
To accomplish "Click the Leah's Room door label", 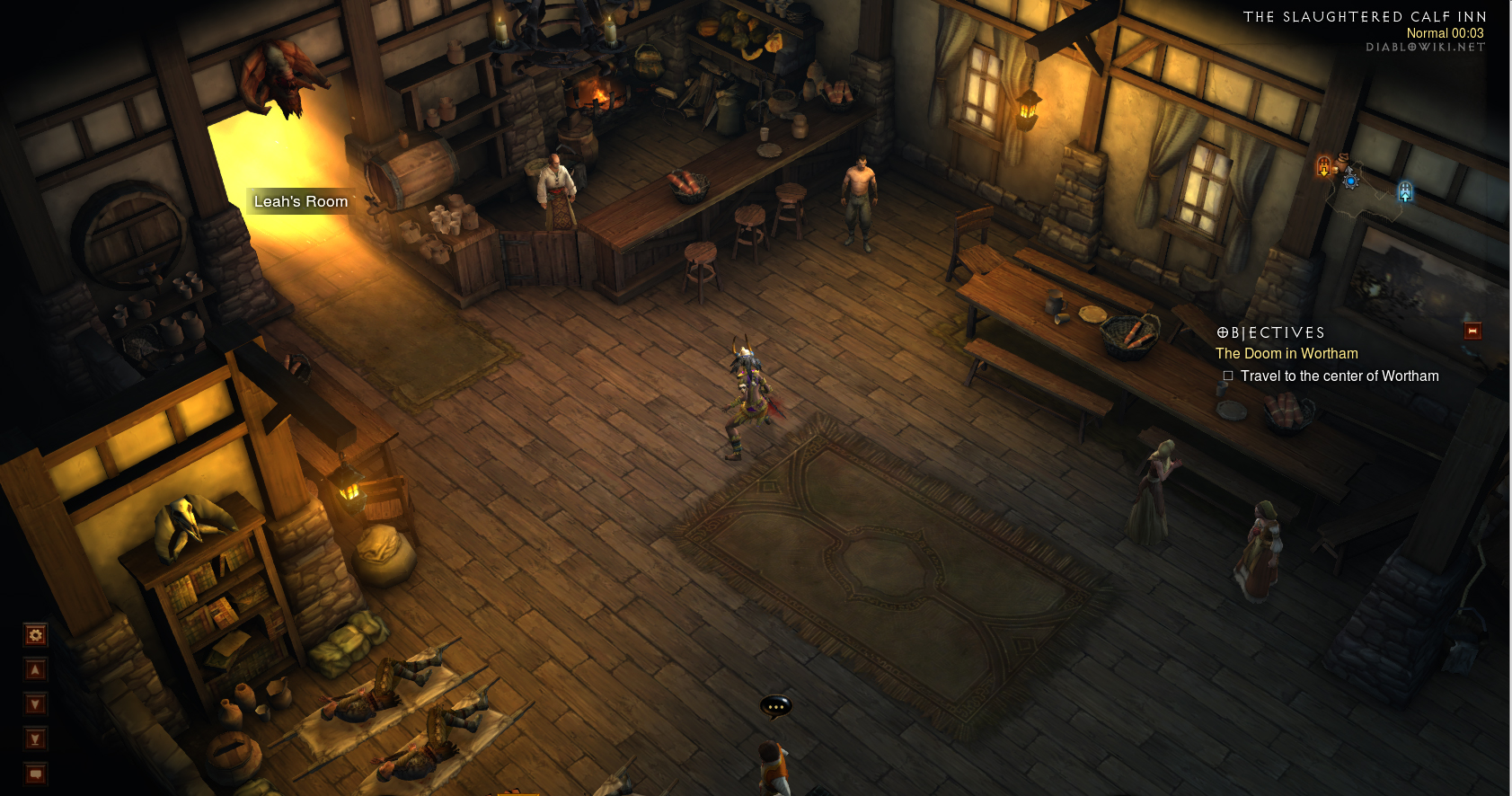I will [301, 202].
